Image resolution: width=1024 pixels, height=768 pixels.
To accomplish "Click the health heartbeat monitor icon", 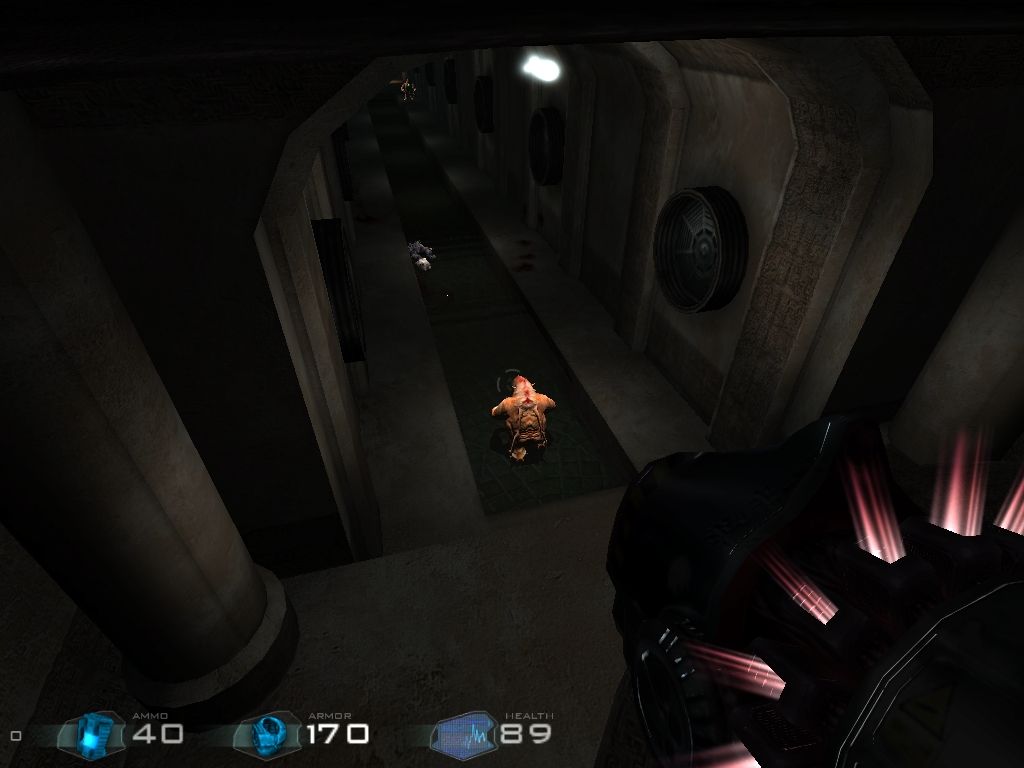I will (464, 736).
